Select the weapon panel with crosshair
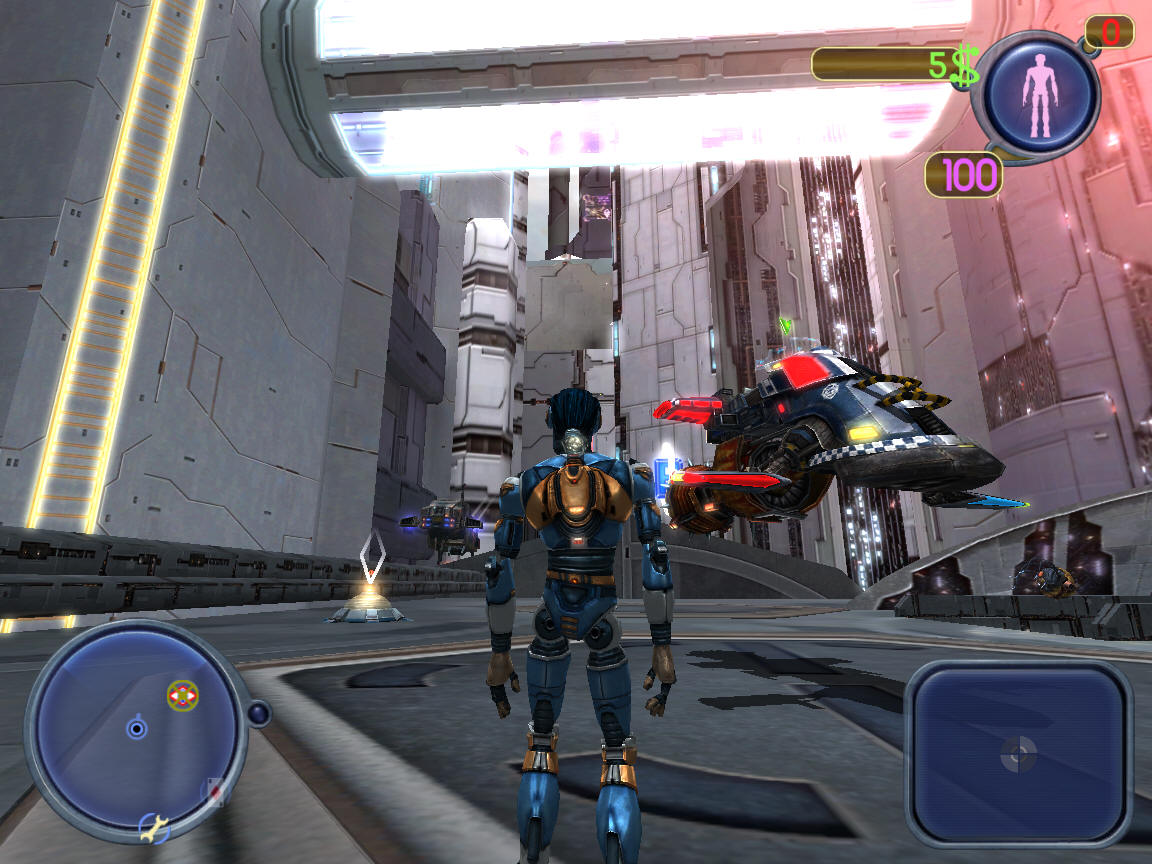 tap(1018, 753)
